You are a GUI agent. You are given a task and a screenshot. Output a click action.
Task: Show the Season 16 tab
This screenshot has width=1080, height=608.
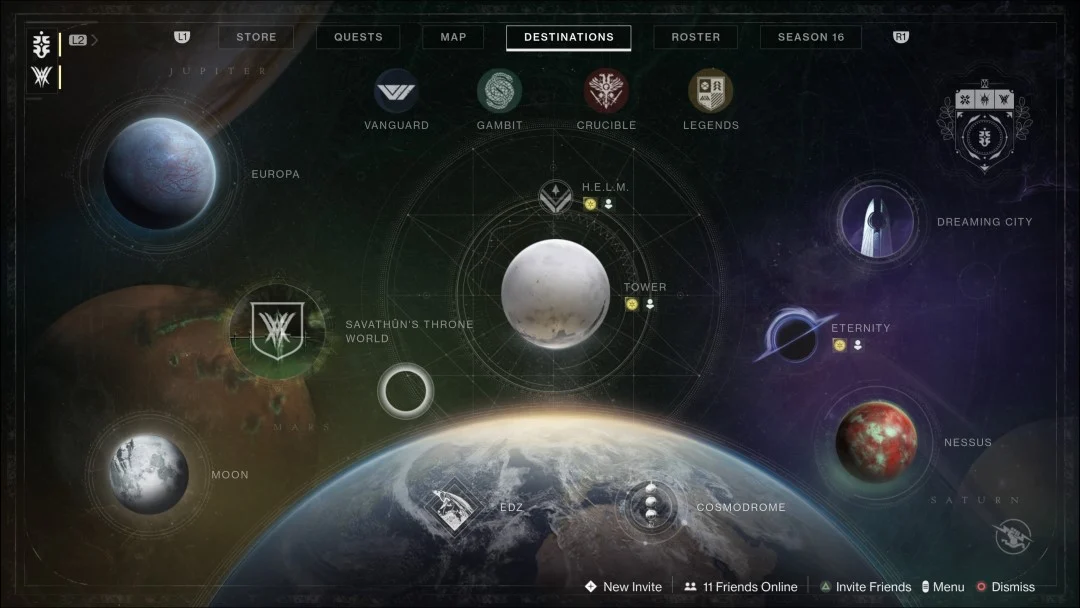(x=810, y=37)
